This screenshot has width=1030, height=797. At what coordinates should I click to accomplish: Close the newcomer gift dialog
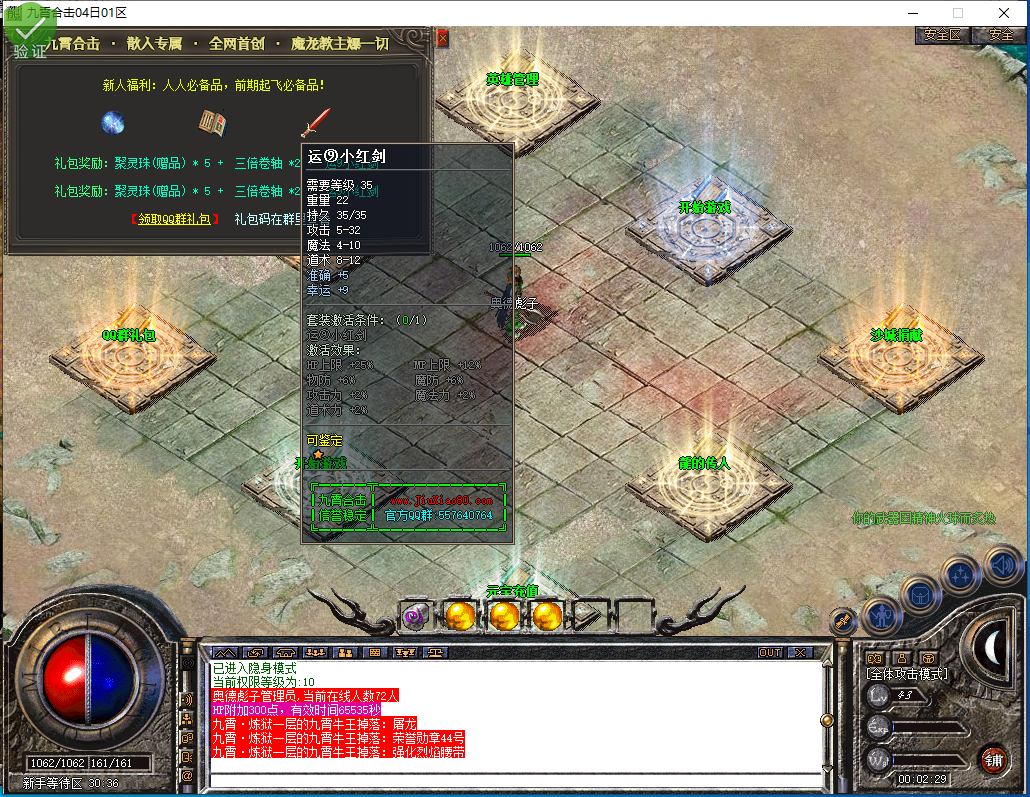[x=443, y=38]
